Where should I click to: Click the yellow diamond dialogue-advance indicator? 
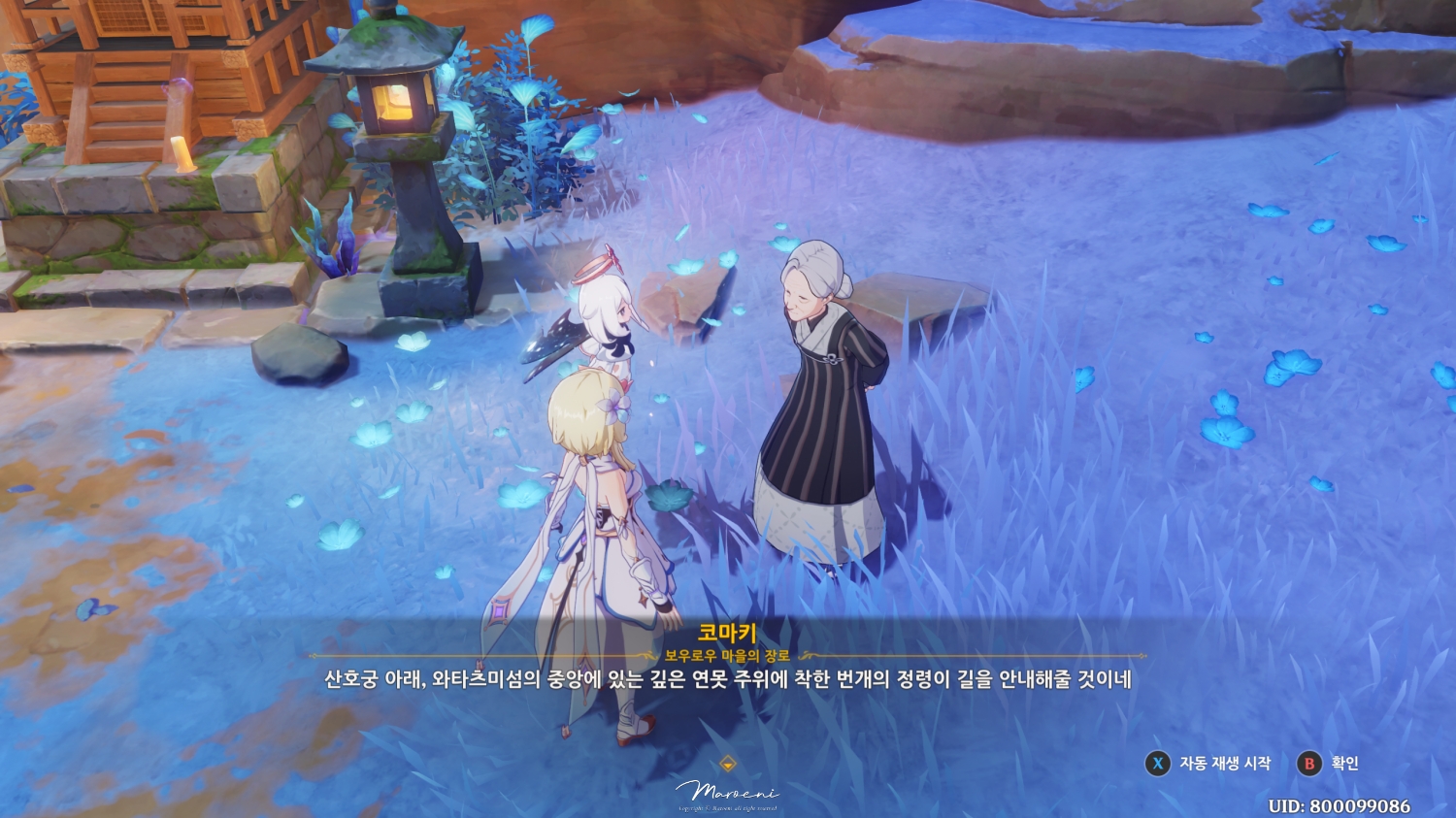pos(728,763)
